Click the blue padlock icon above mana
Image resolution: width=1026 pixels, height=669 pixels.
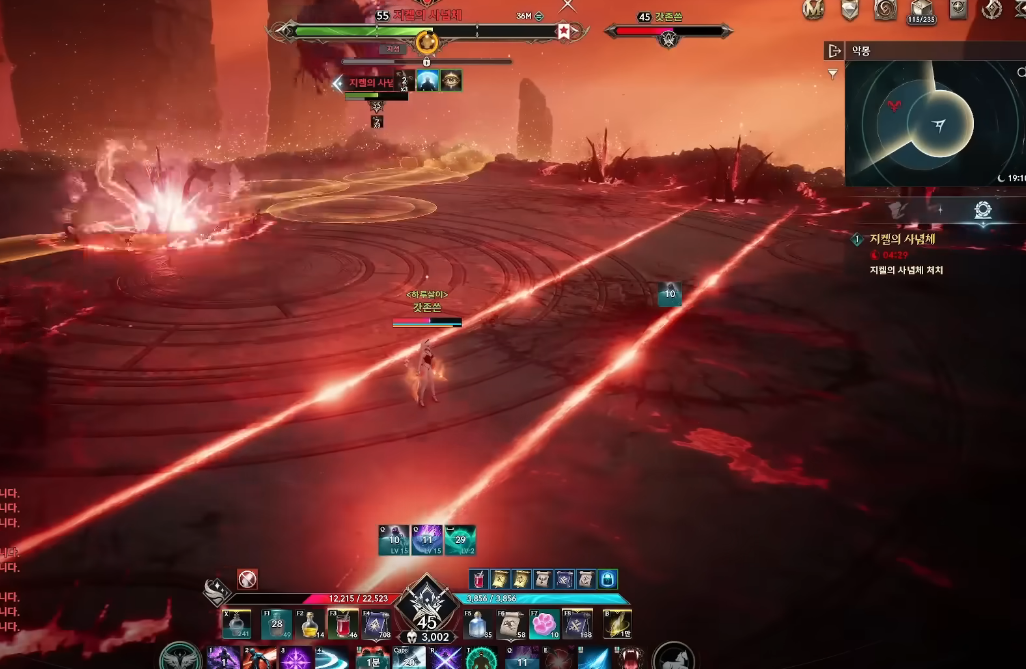coord(608,579)
